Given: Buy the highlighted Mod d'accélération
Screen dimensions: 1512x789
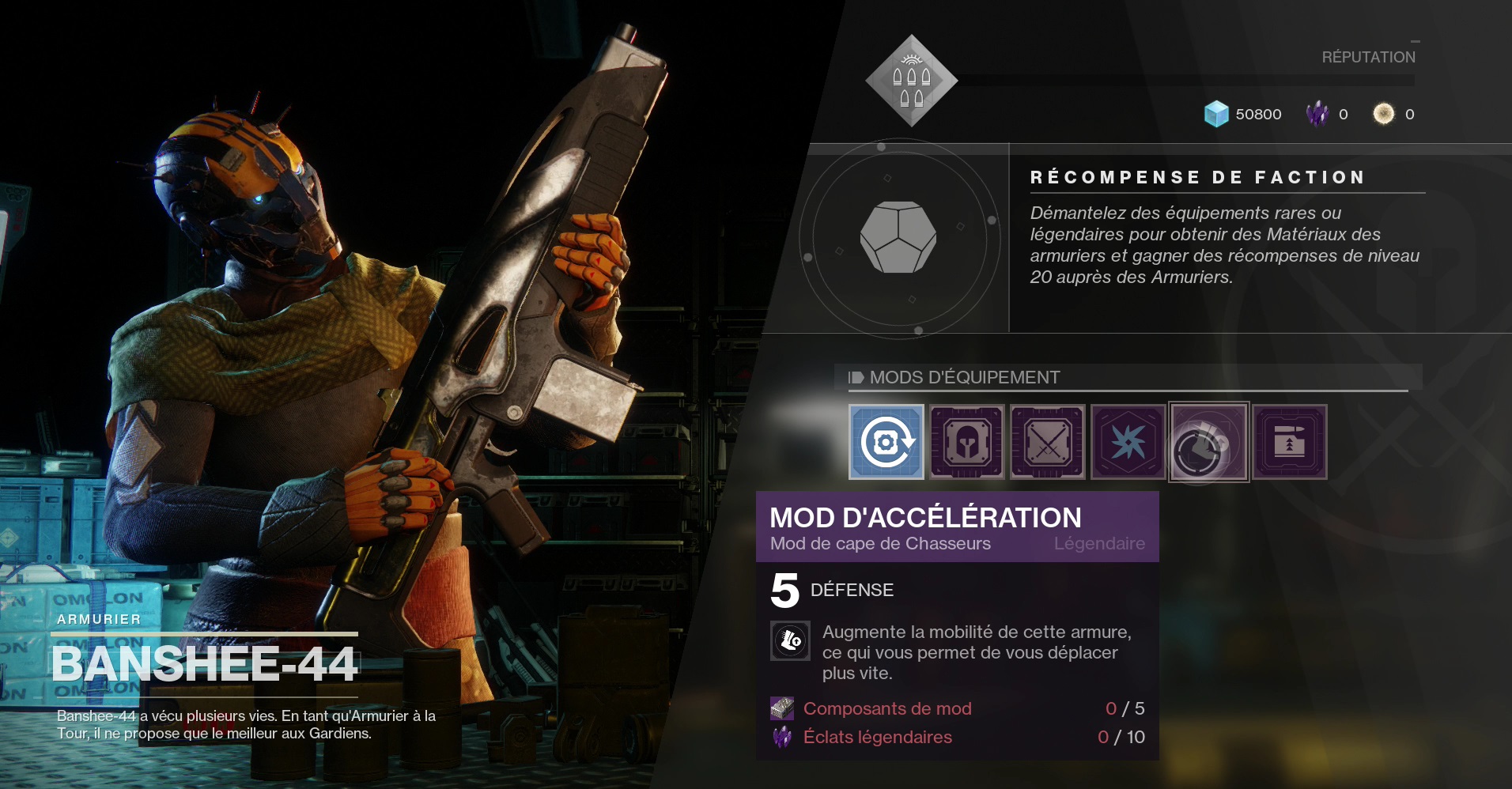Looking at the screenshot, I should (1208, 442).
